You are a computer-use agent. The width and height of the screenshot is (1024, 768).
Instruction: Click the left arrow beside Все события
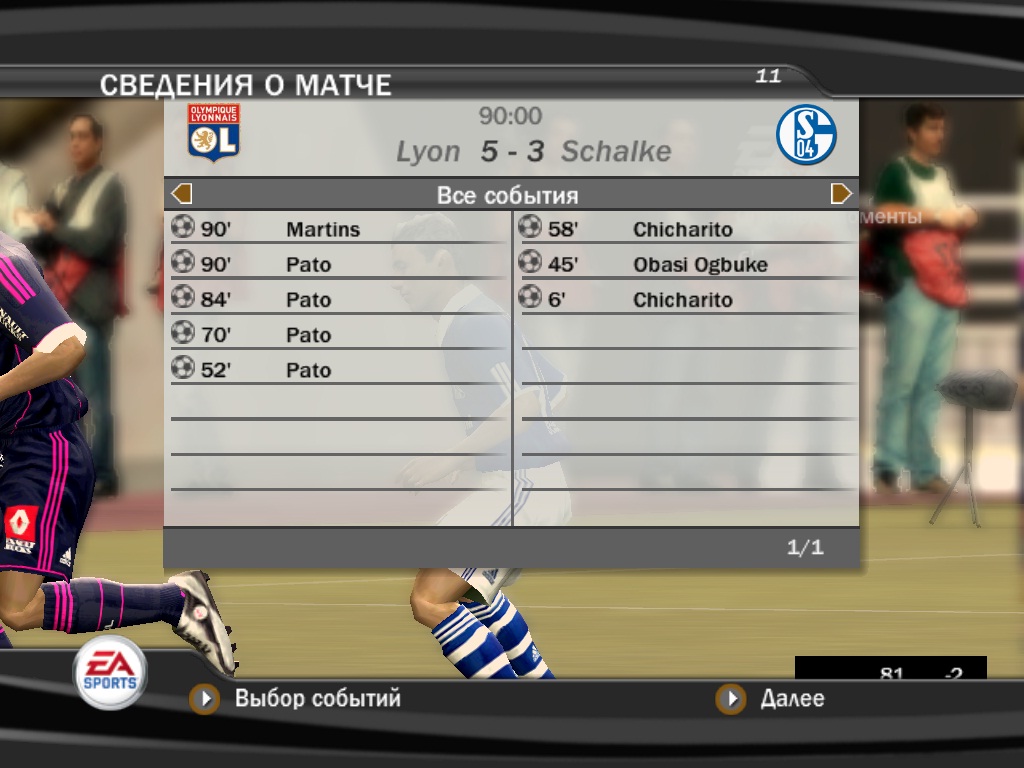(182, 194)
